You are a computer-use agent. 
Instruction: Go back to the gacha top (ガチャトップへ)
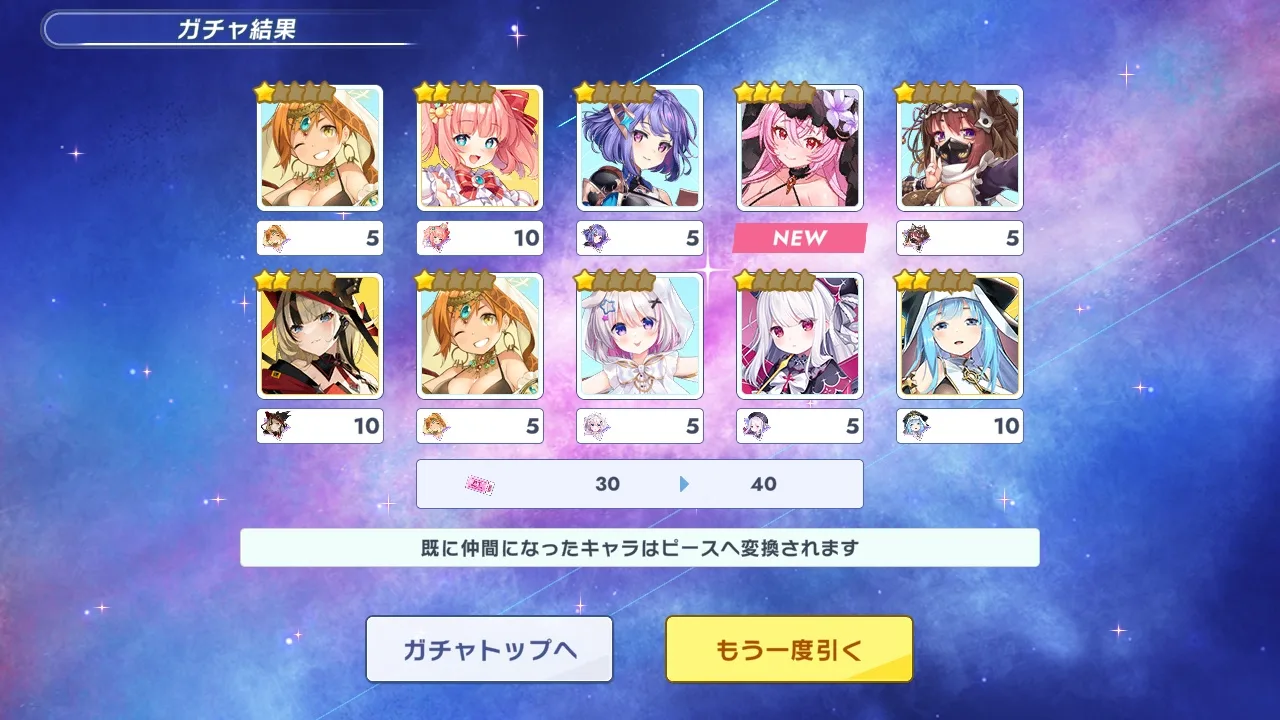489,649
